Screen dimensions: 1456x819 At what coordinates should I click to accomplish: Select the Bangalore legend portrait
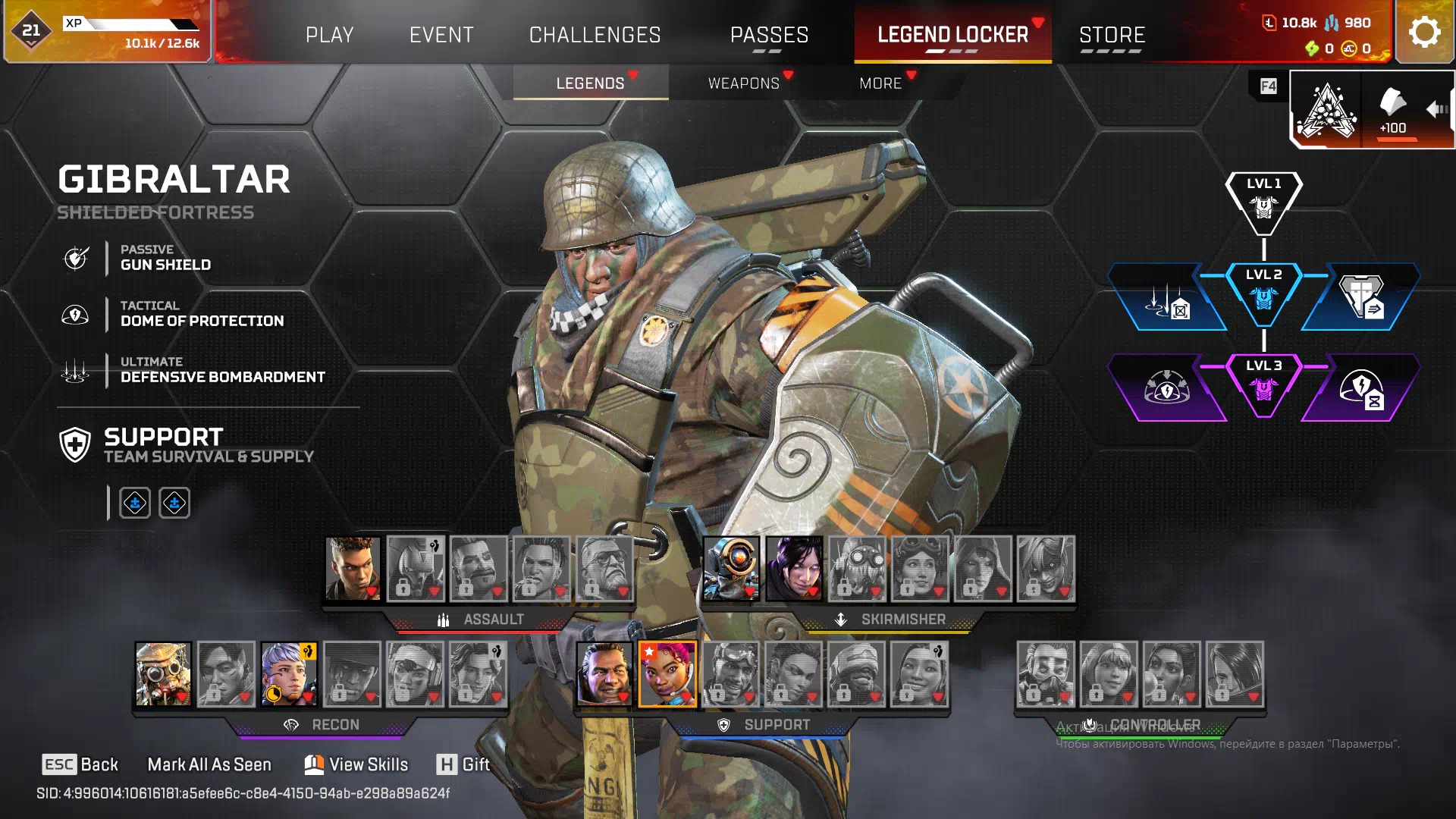353,569
